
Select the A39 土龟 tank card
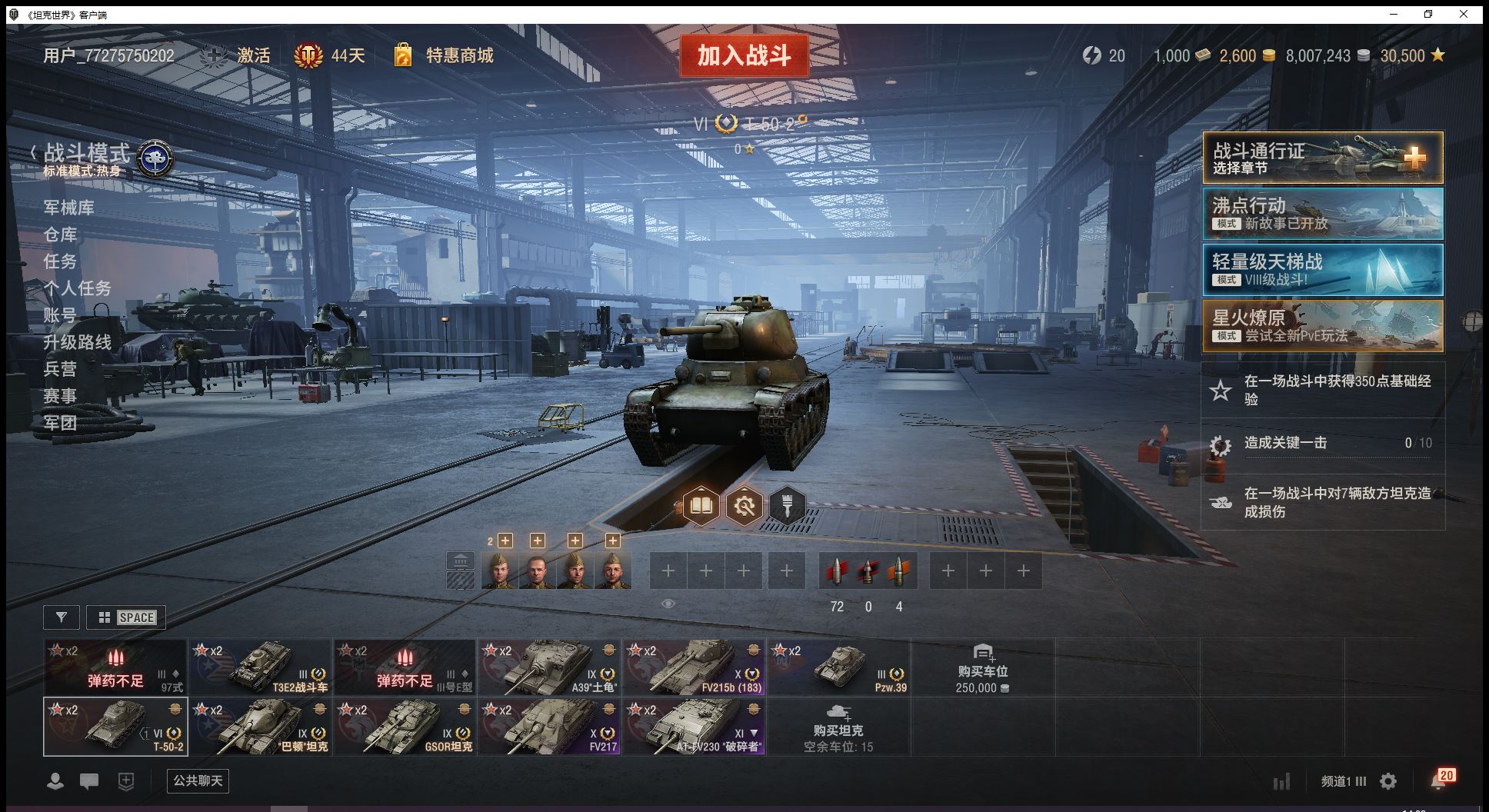click(x=549, y=667)
